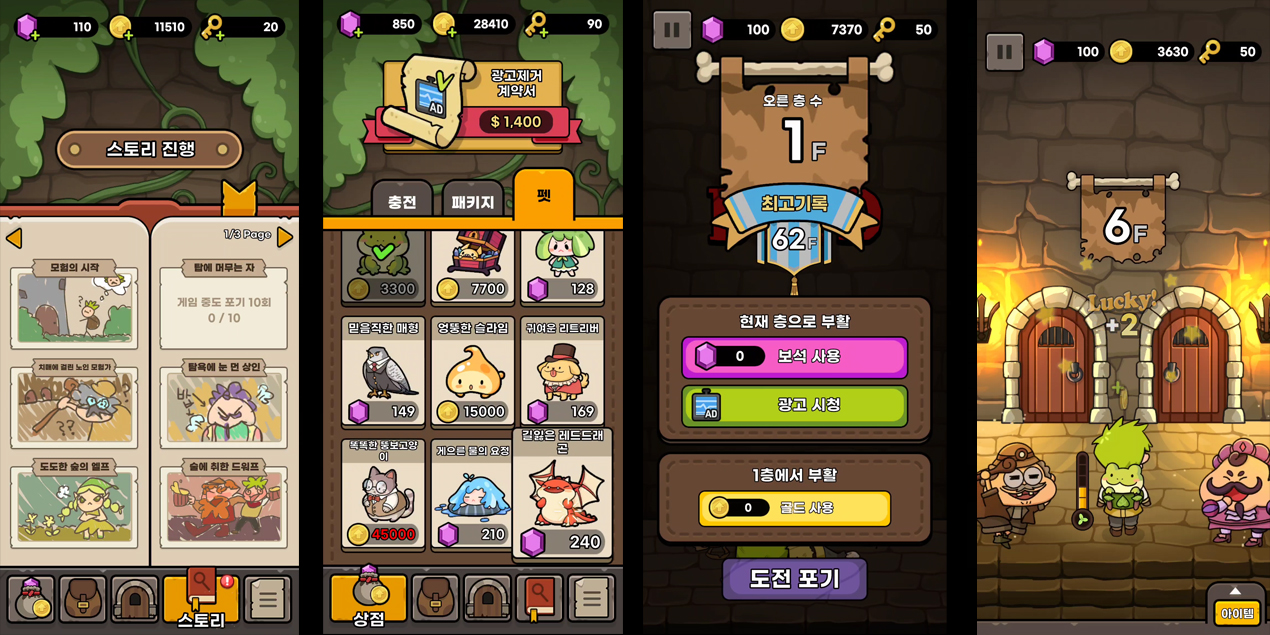Open the 모험의 시작 story thumbnail
Viewport: 1270px width, 635px height.
point(74,304)
